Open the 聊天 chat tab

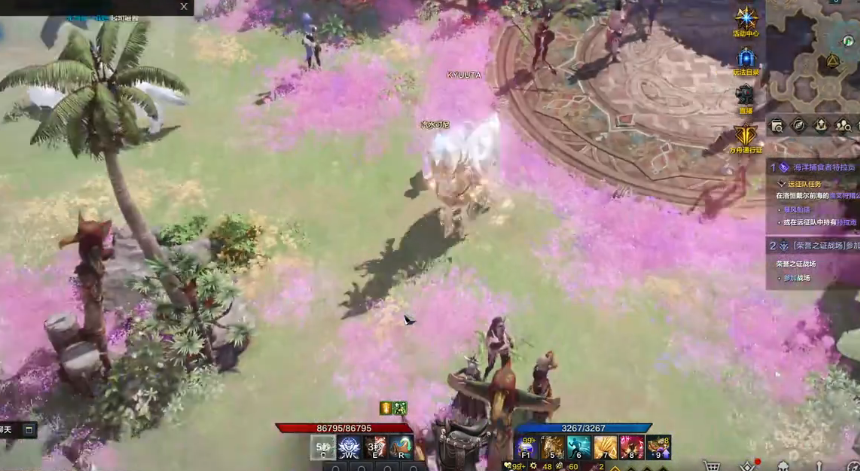8,430
